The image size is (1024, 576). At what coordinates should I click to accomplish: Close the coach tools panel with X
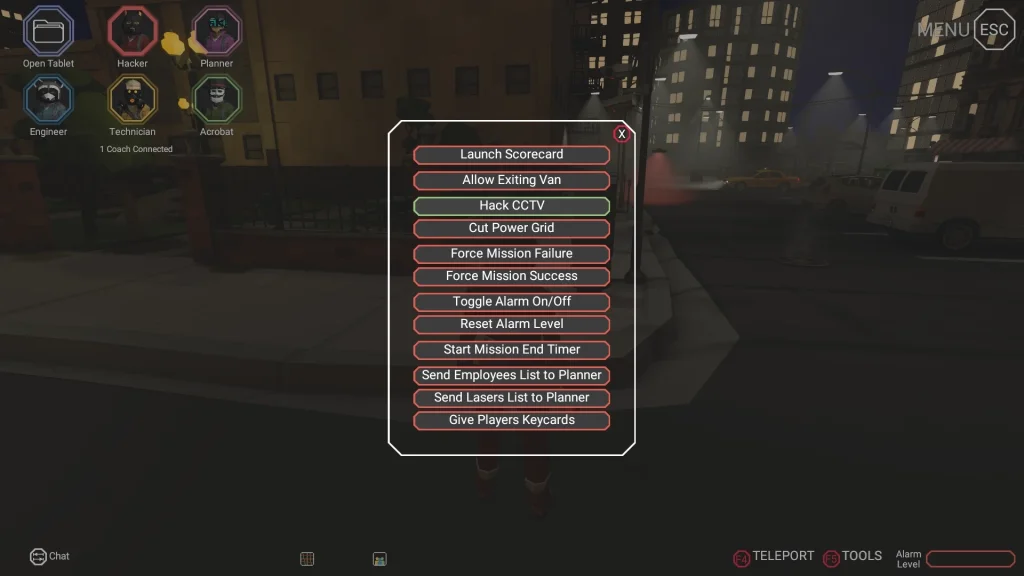[x=622, y=134]
